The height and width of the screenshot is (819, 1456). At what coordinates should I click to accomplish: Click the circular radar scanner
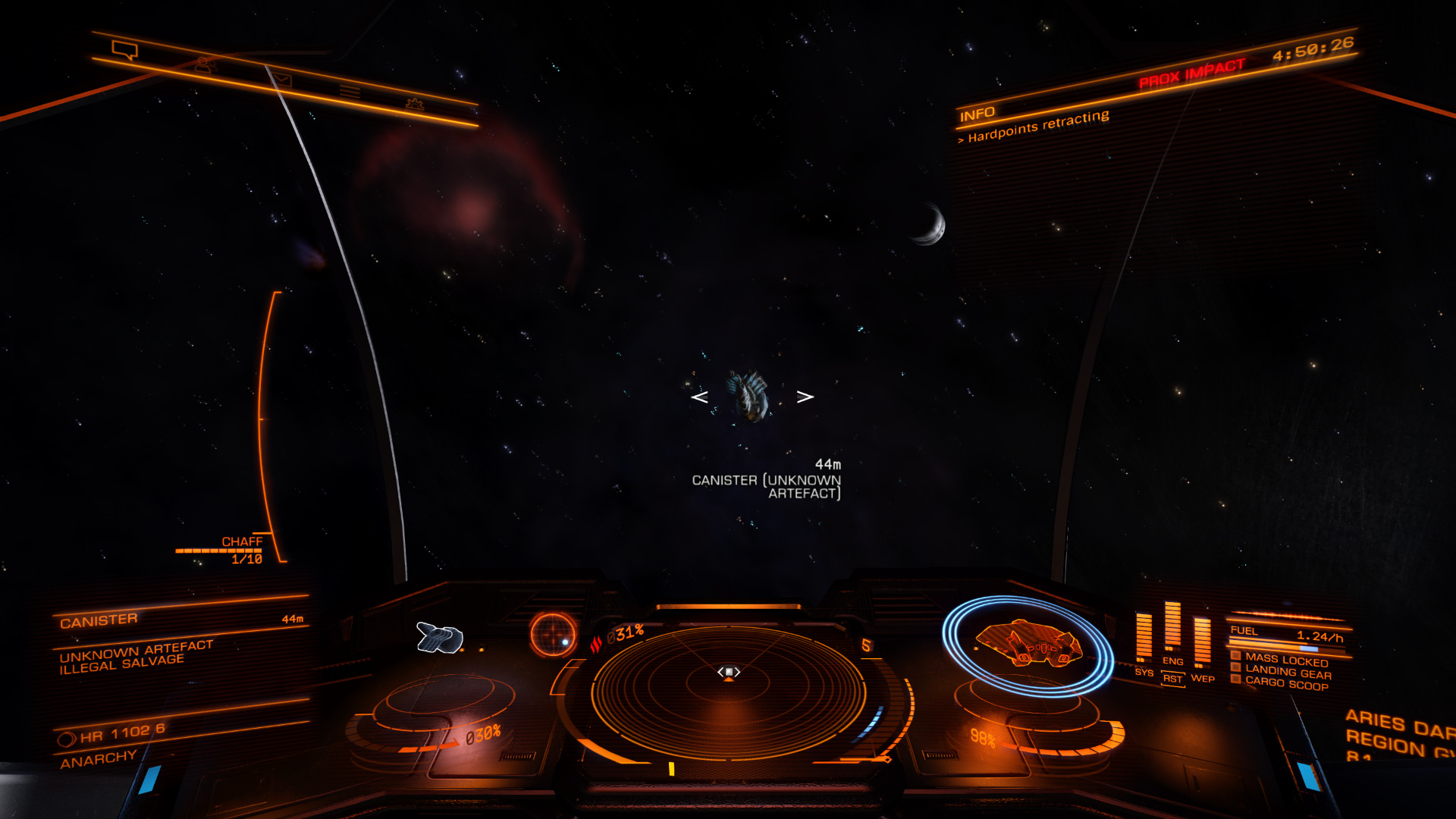click(728, 692)
